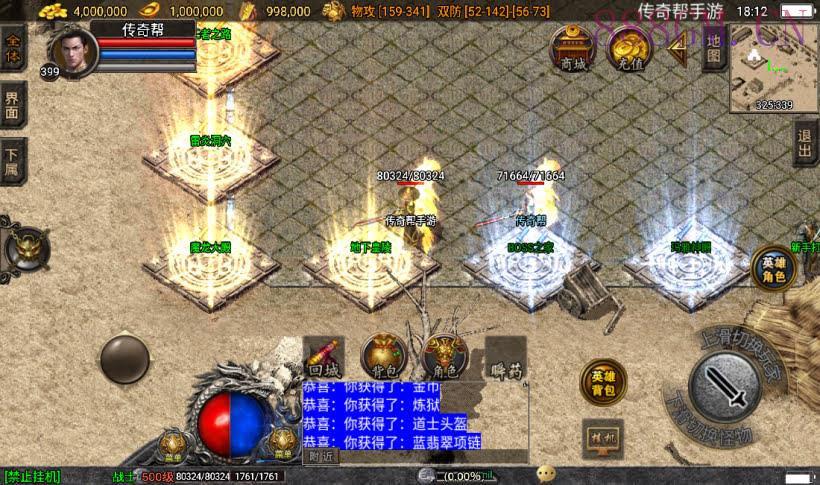
Task: Select the 下属 tab on the left edge
Action: click(13, 160)
